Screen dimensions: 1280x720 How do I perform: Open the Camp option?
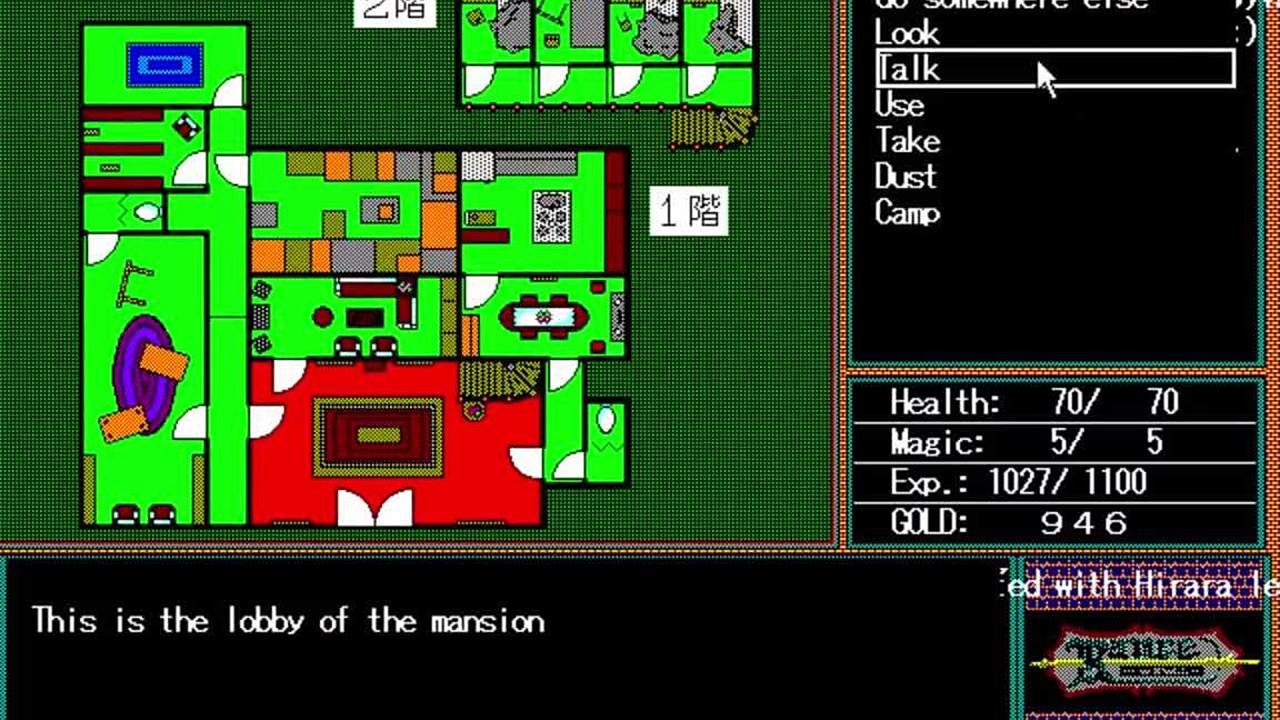(907, 213)
